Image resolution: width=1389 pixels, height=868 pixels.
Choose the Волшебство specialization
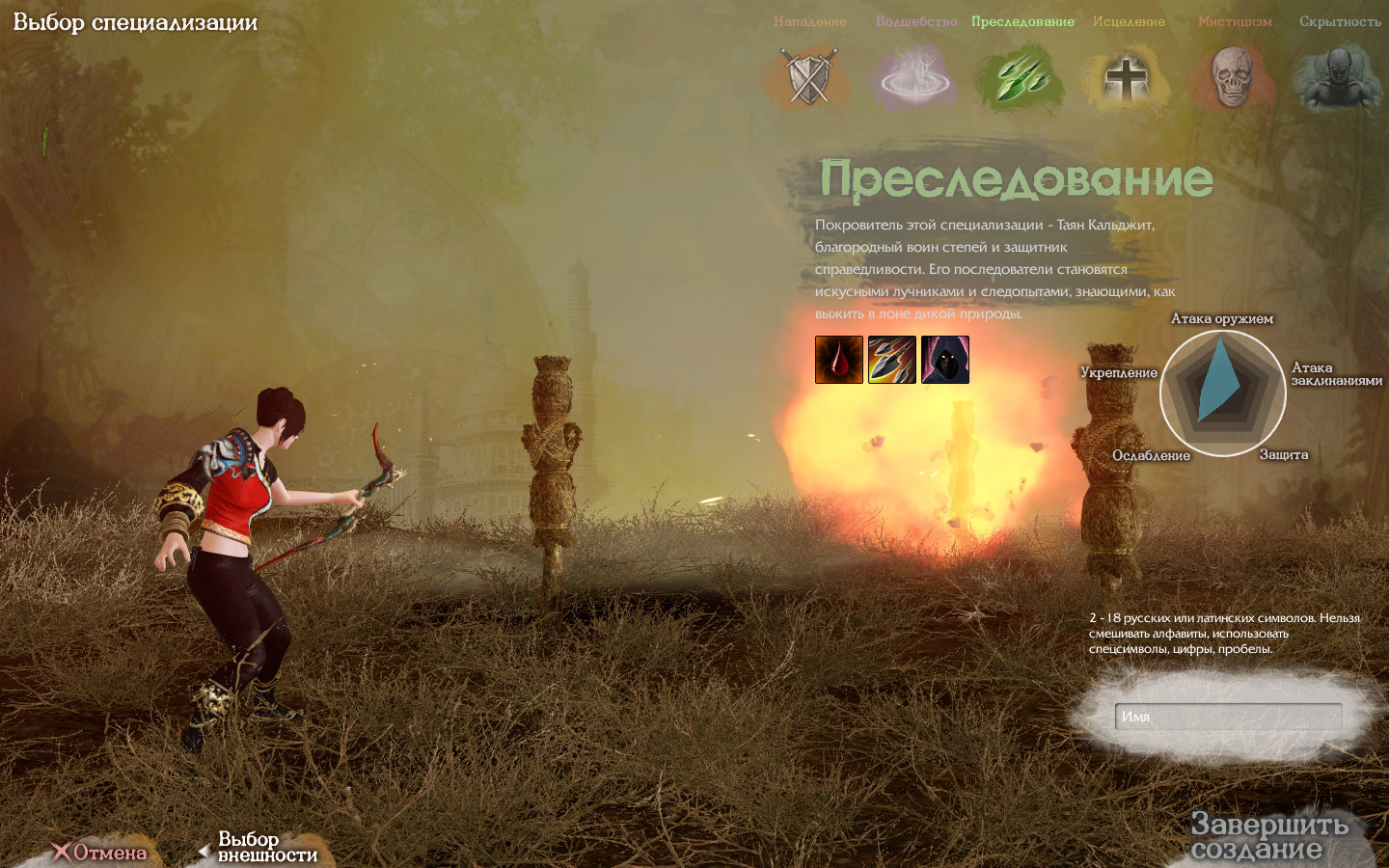[915, 76]
